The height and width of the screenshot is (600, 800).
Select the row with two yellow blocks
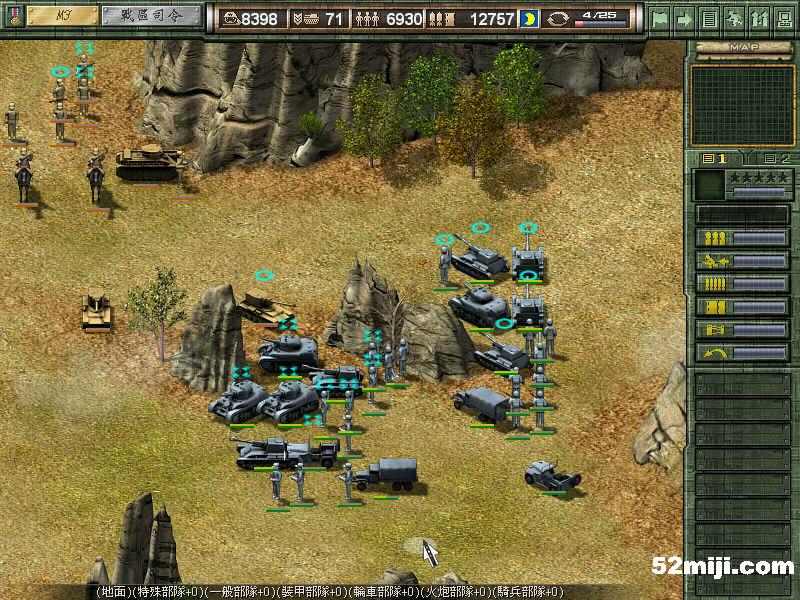coord(742,307)
